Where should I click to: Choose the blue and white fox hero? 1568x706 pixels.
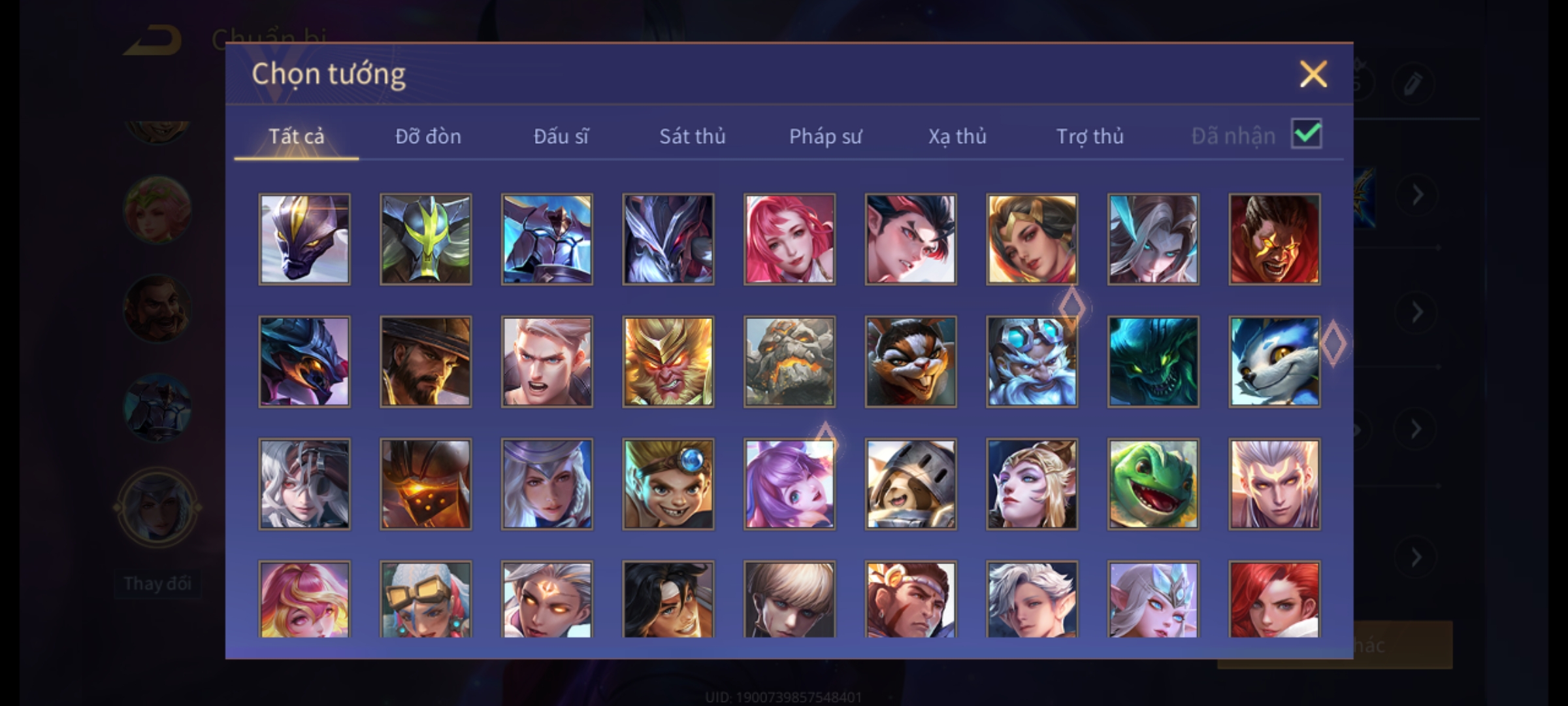[x=1274, y=362]
